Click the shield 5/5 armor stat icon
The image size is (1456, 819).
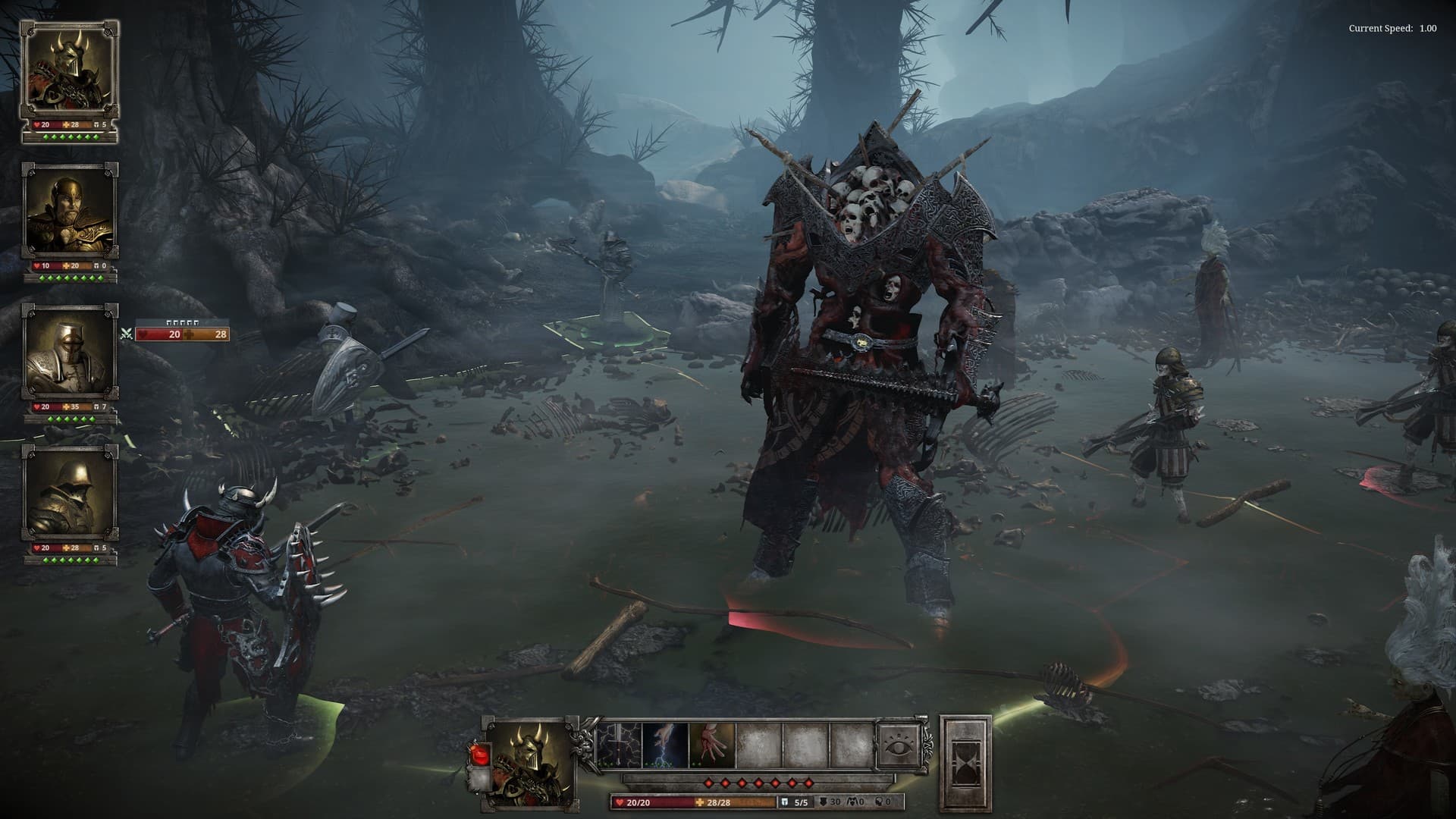click(x=785, y=802)
